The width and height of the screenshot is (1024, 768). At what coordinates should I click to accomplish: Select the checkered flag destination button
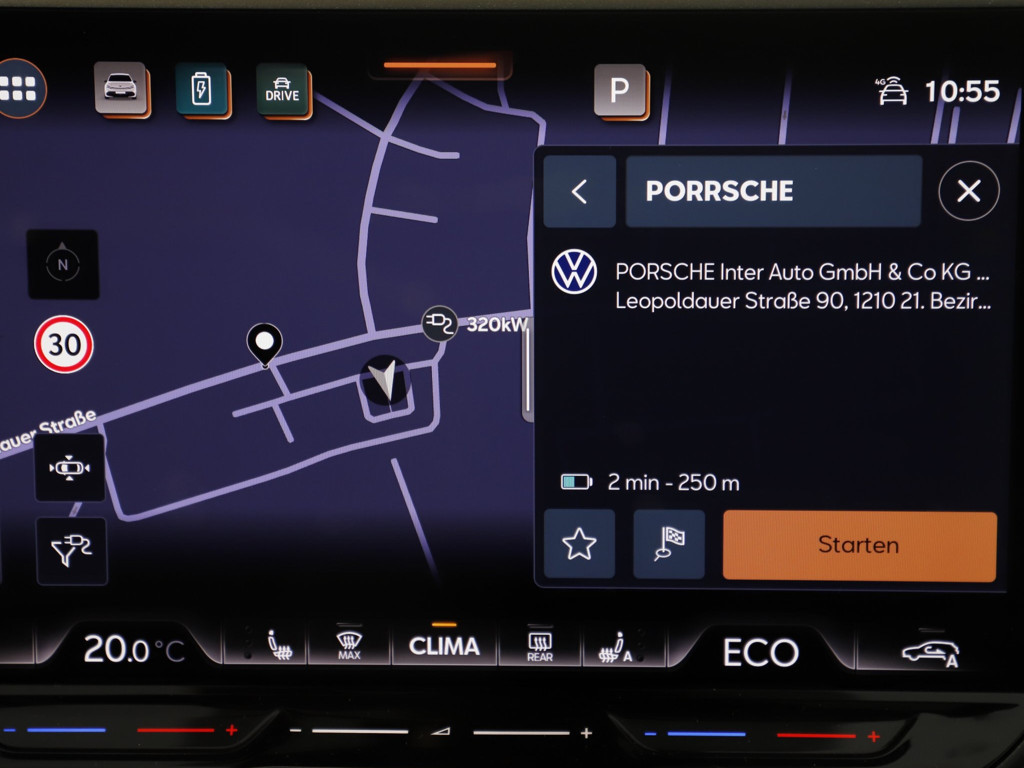668,545
